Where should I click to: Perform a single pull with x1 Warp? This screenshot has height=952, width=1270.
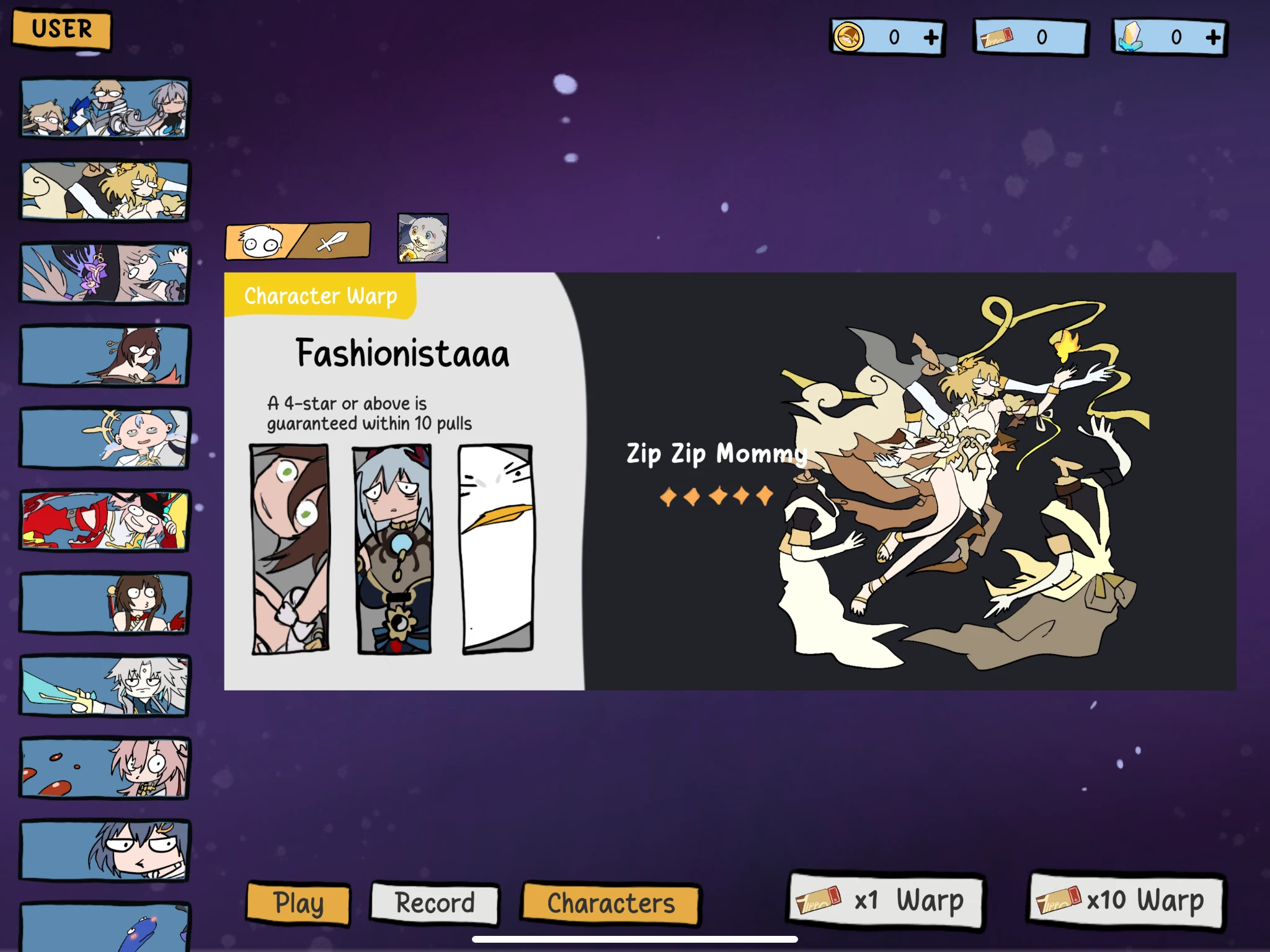tap(887, 902)
